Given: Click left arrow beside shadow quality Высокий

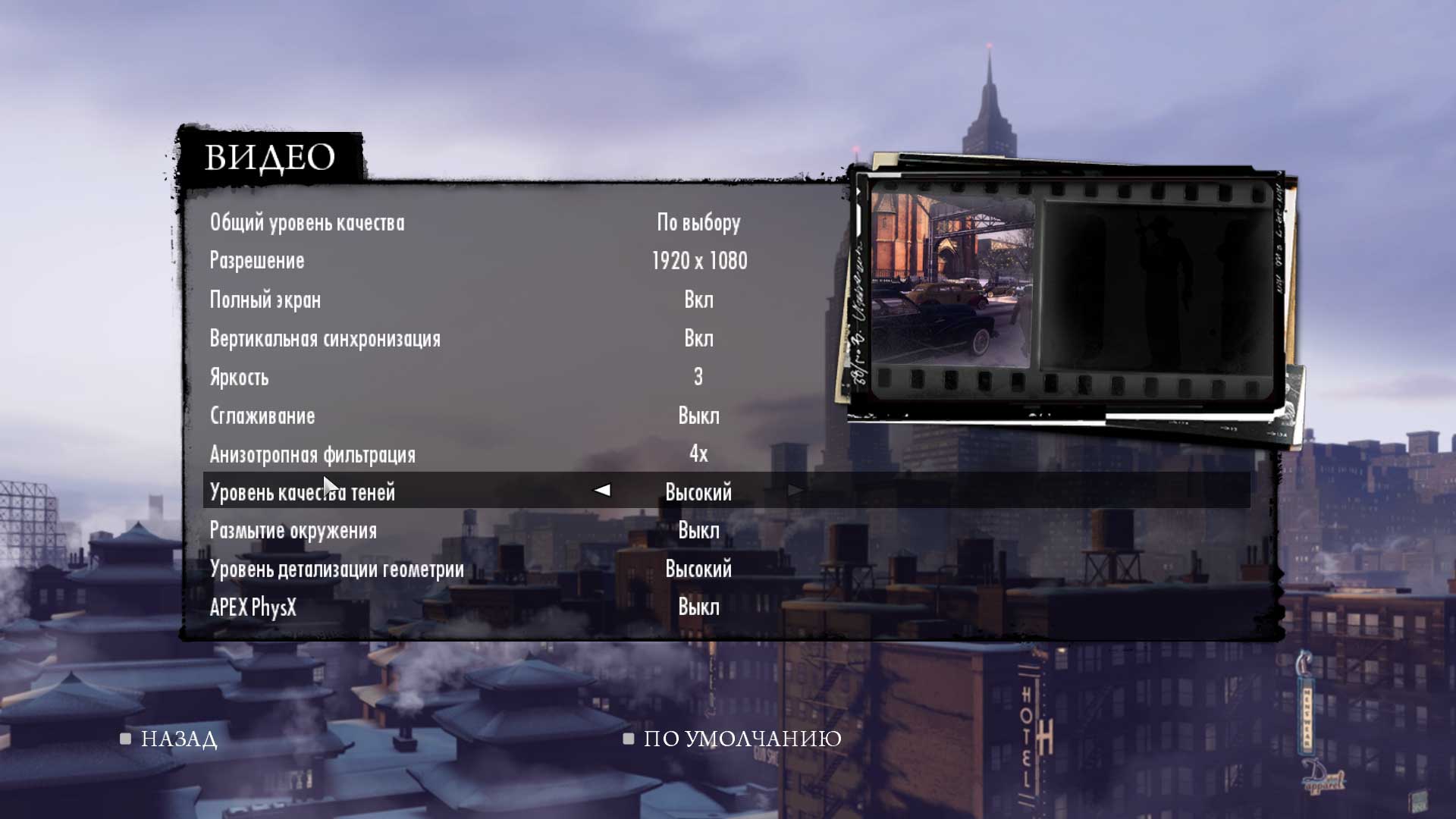Looking at the screenshot, I should (602, 491).
